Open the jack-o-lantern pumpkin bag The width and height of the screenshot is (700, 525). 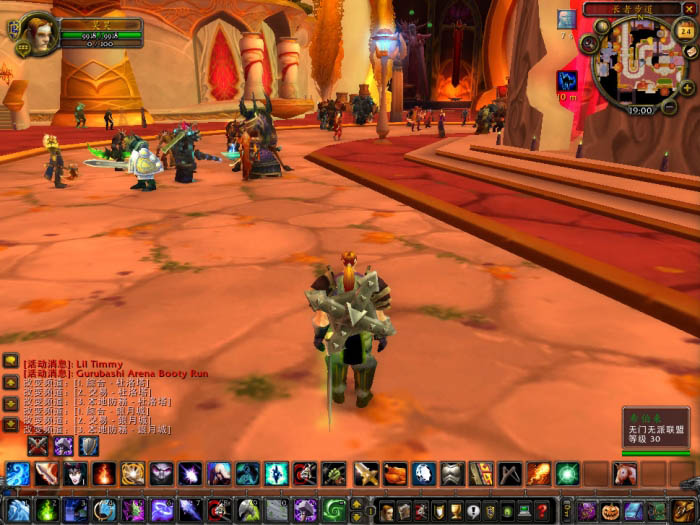(611, 511)
